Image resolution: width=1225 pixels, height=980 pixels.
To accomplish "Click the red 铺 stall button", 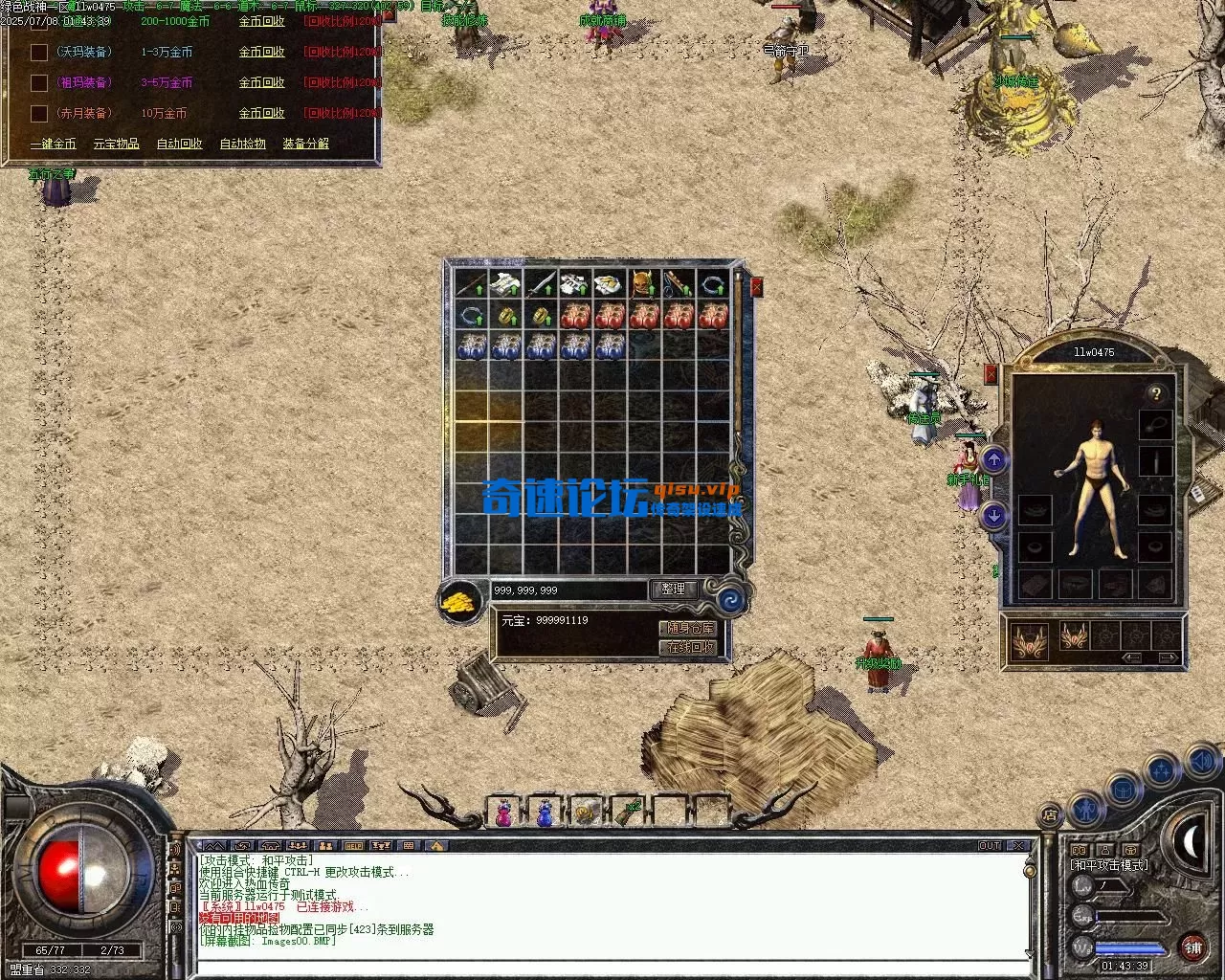I will 1192,948.
